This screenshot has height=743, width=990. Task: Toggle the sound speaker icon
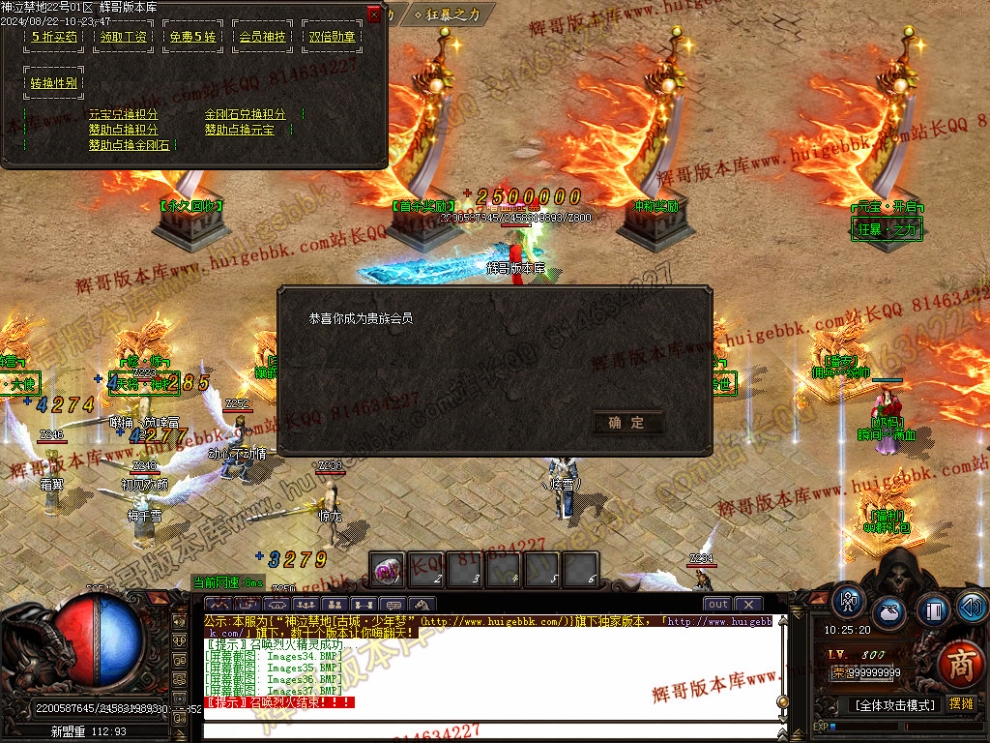971,606
